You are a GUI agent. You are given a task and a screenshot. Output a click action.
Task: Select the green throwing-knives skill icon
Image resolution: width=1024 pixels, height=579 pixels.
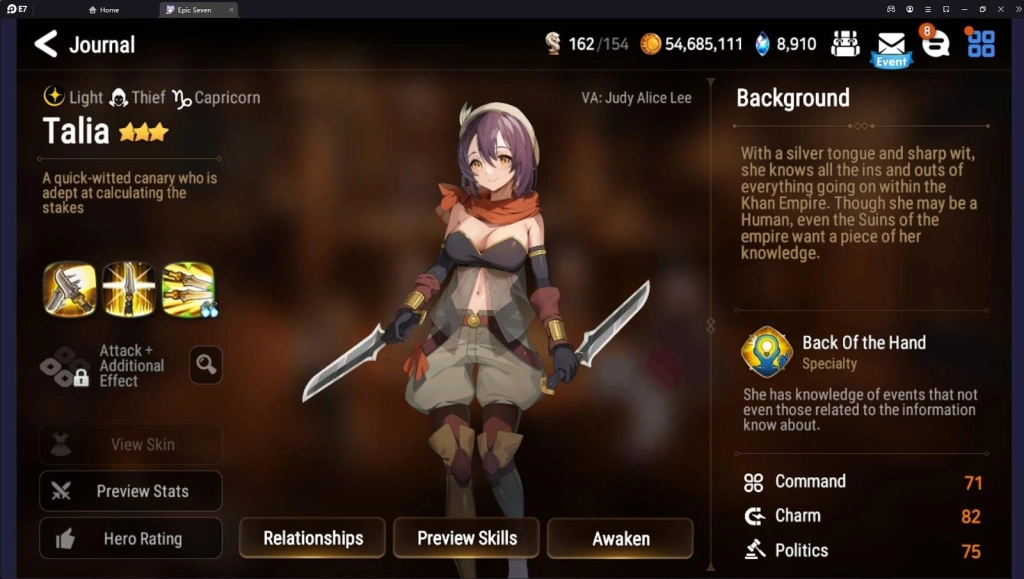click(188, 289)
